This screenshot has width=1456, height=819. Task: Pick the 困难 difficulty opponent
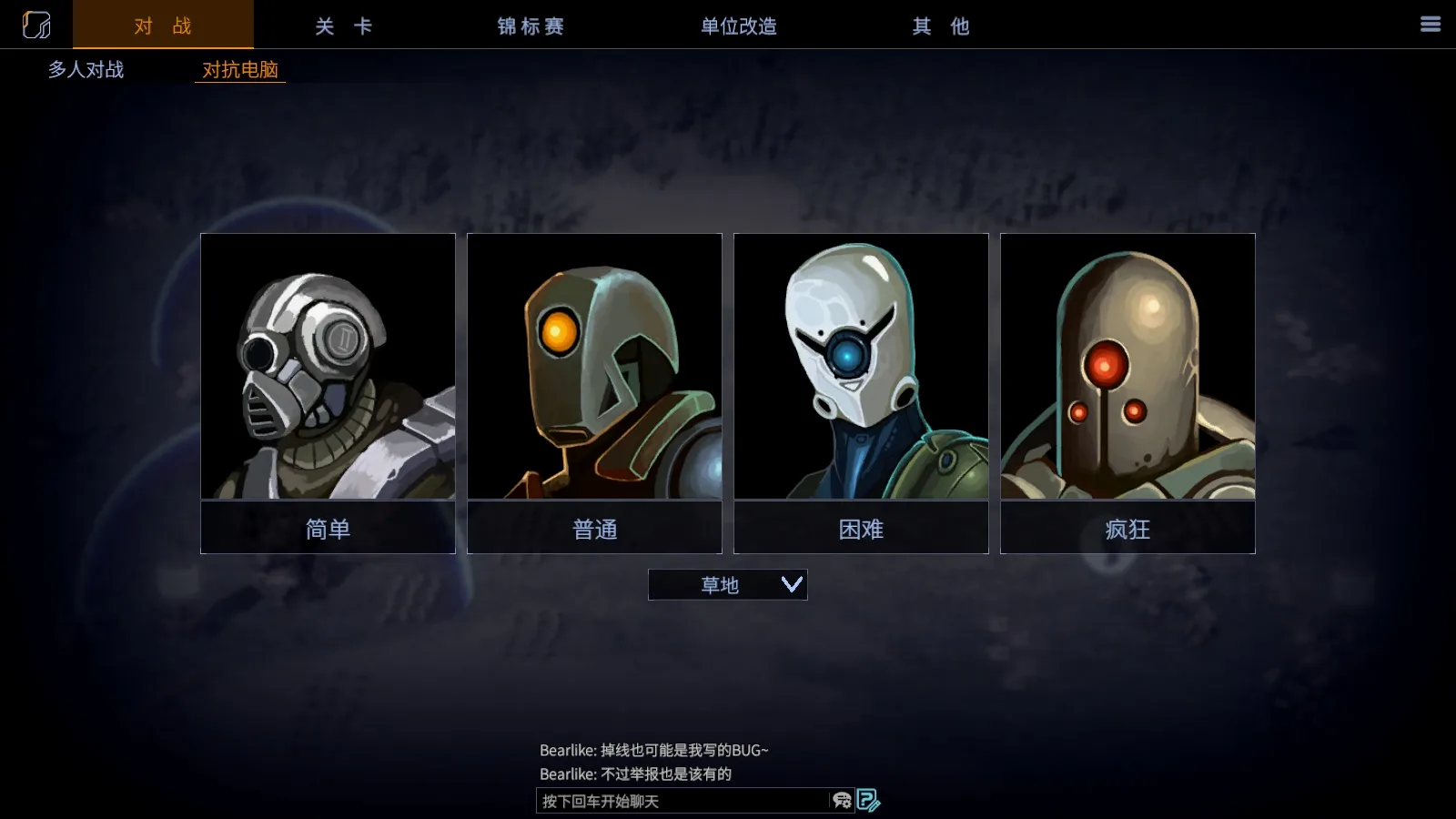click(x=861, y=393)
